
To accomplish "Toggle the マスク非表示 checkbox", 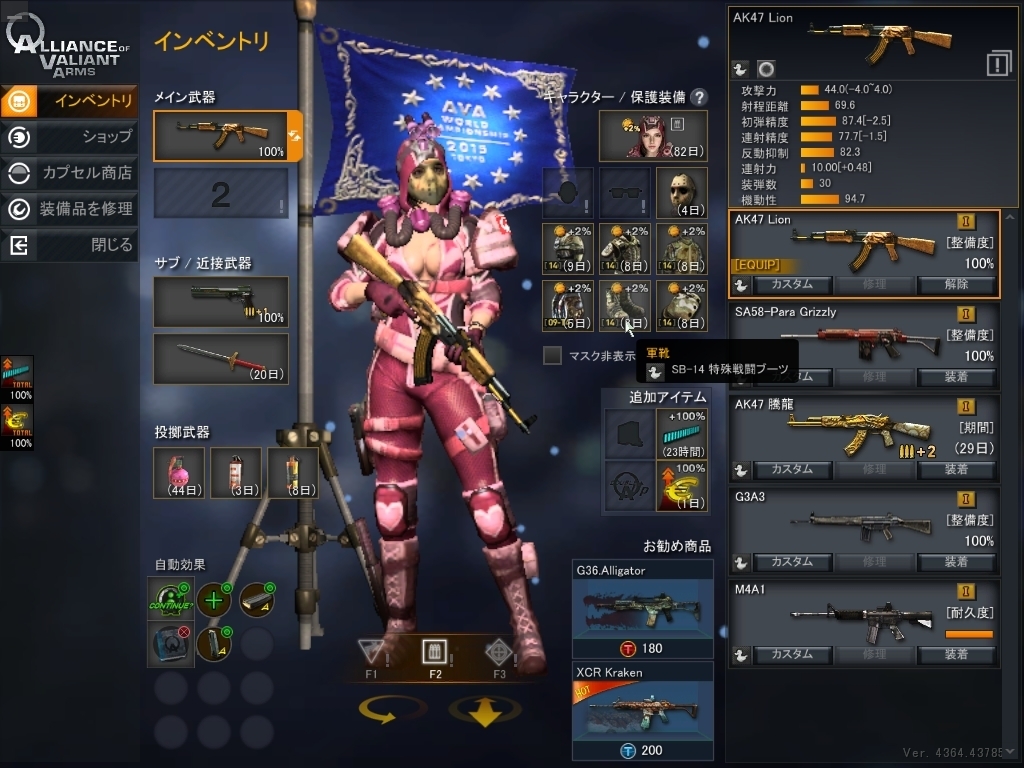I will 552,355.
